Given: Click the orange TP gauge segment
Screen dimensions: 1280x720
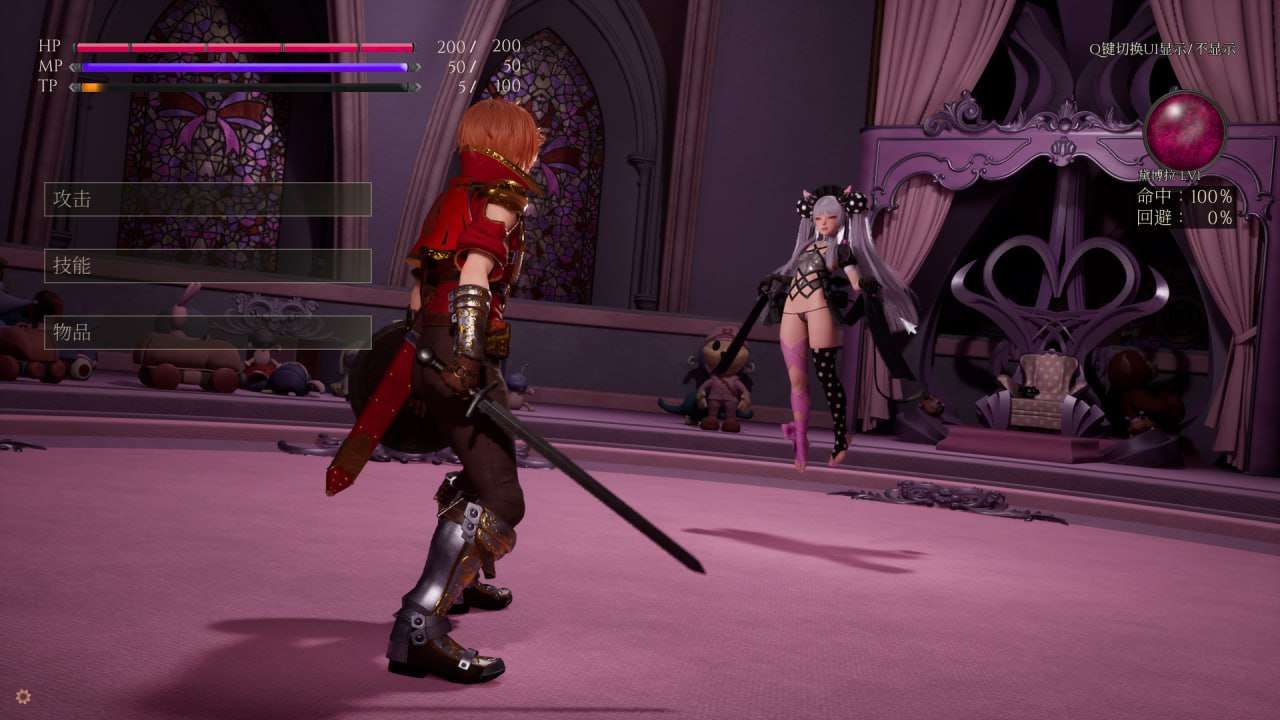Looking at the screenshot, I should (x=92, y=87).
